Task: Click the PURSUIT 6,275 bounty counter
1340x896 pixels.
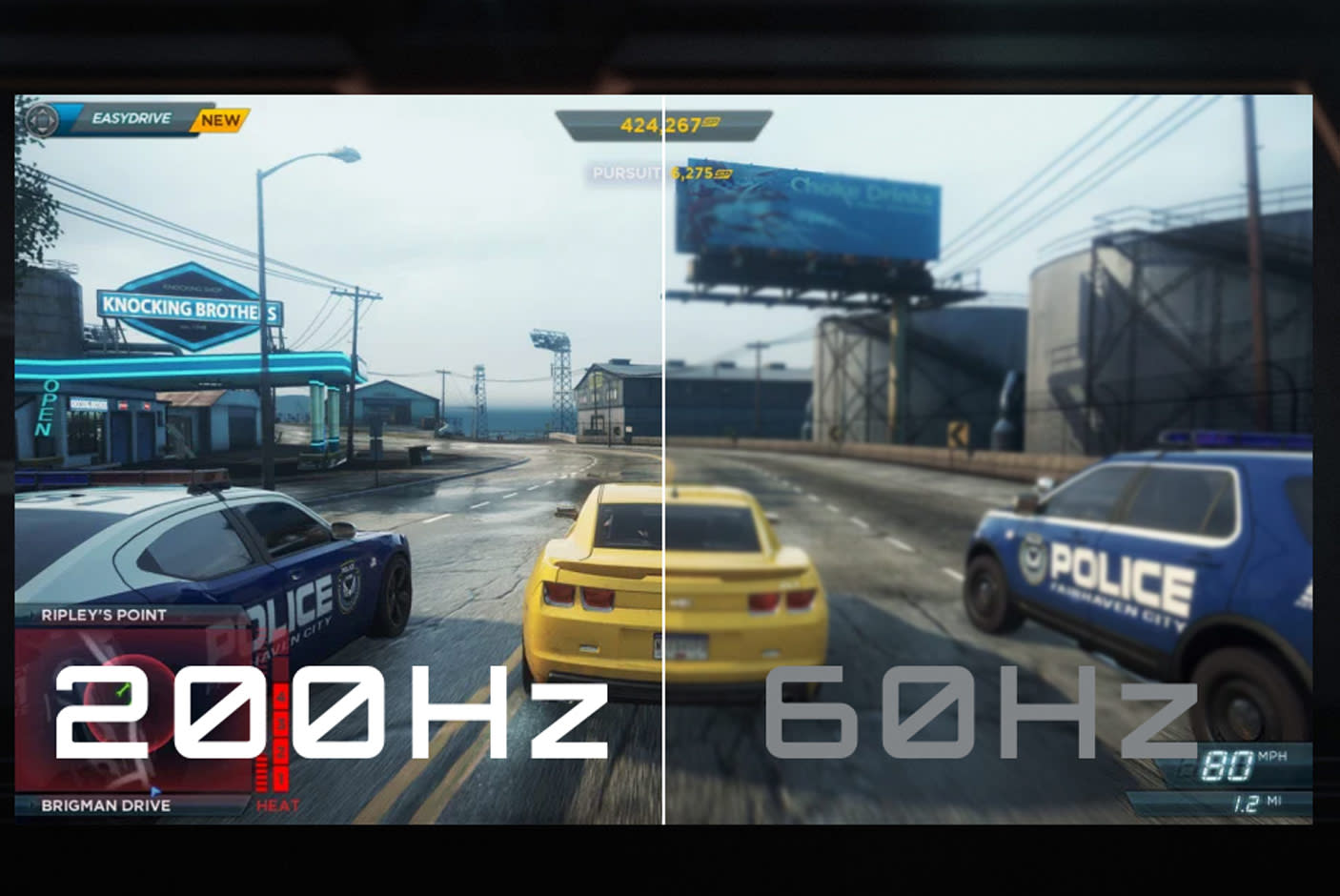Action: 662,173
